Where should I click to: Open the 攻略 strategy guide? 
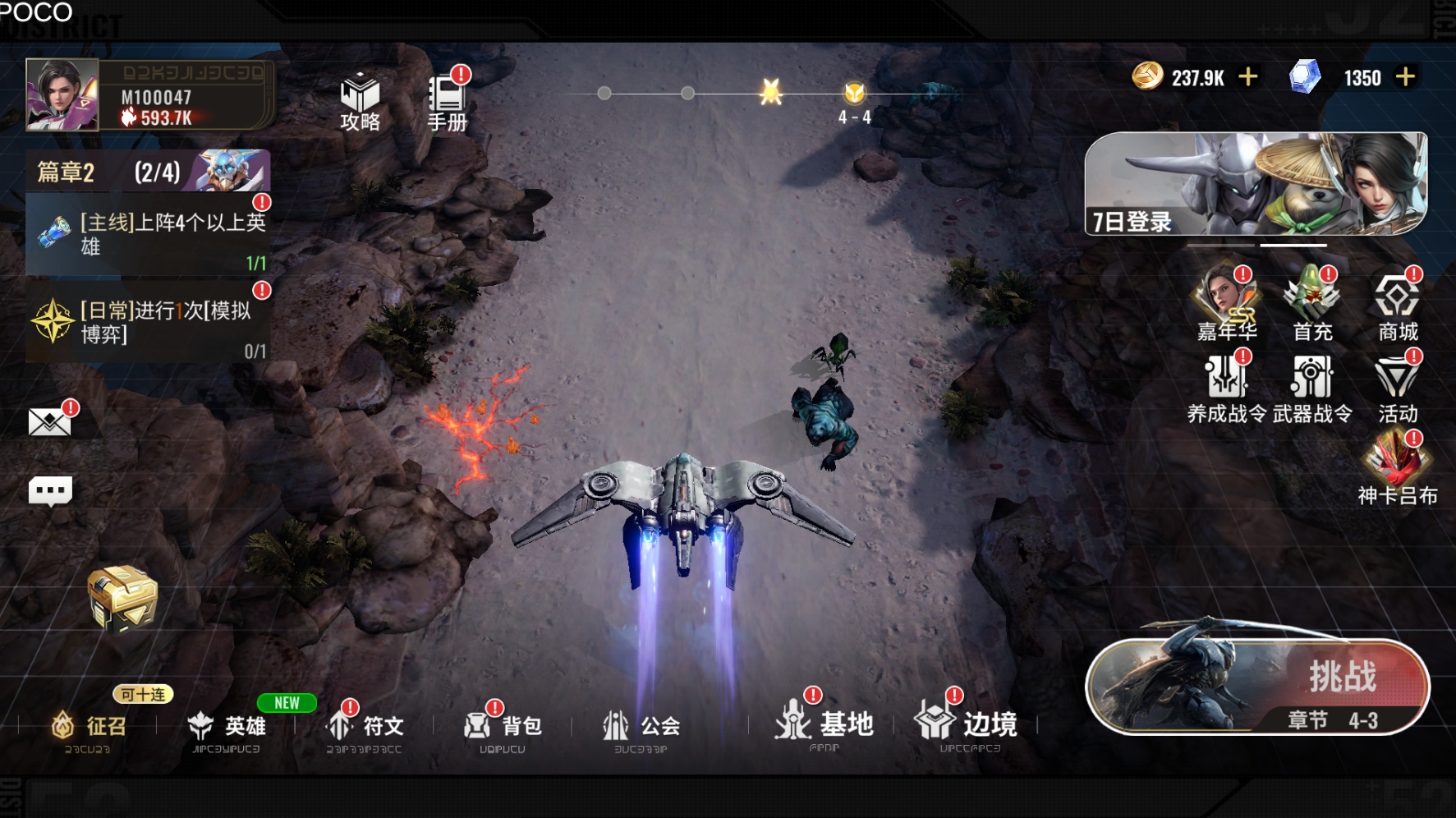[360, 102]
